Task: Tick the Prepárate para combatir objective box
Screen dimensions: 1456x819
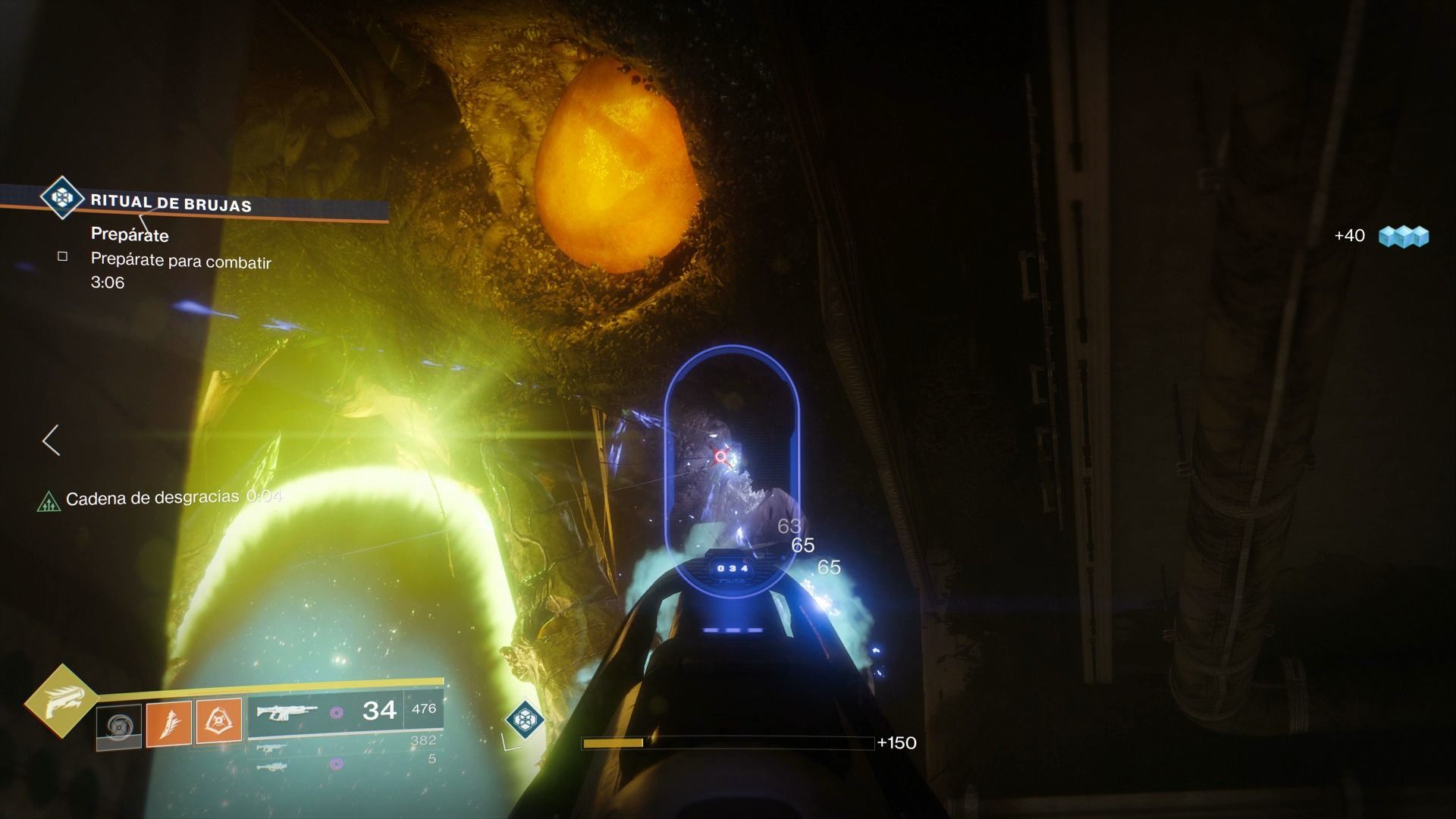Action: (63, 256)
